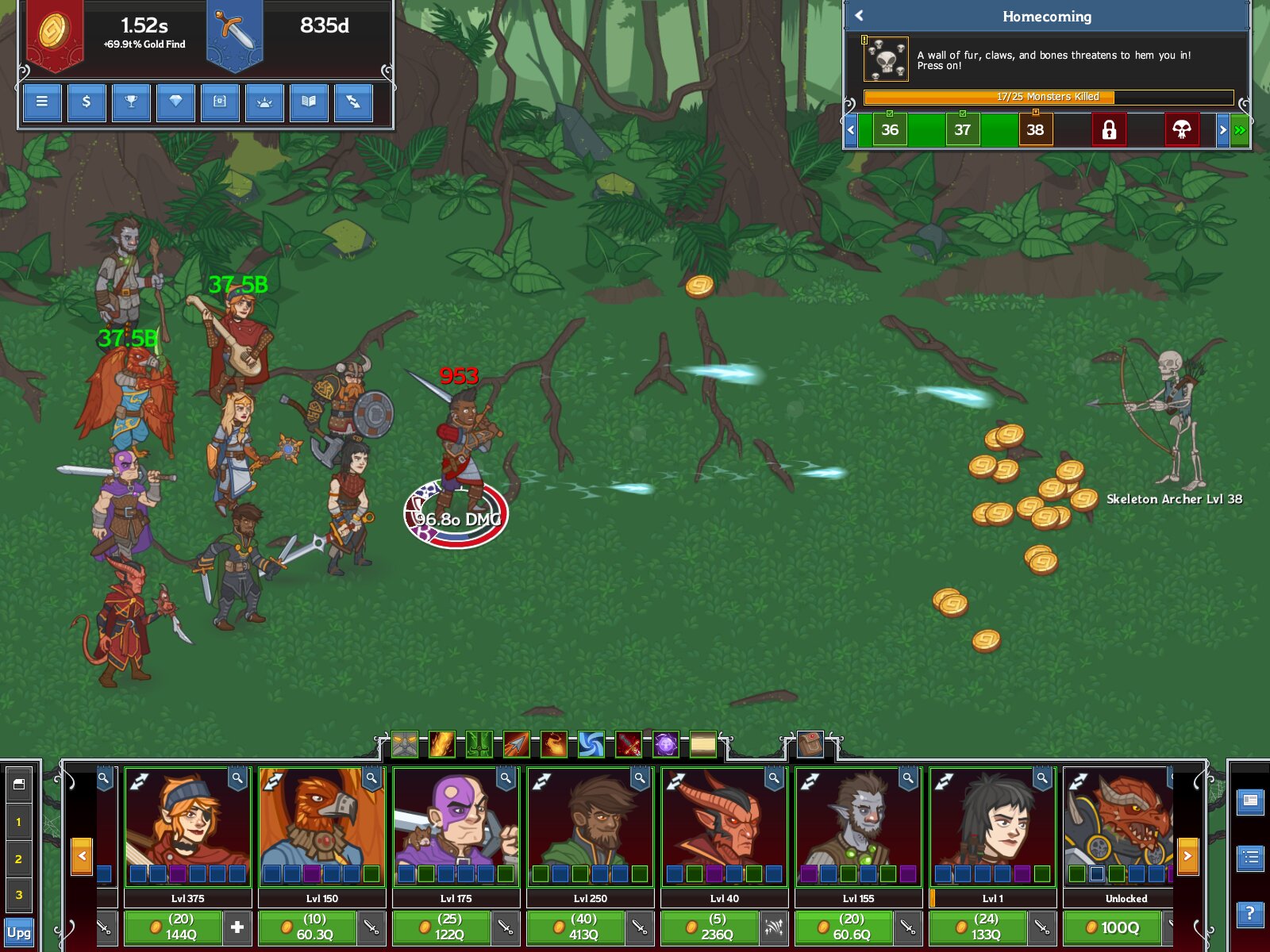This screenshot has width=1270, height=952.
Task: Select area 36 in the area tracker
Action: click(890, 129)
